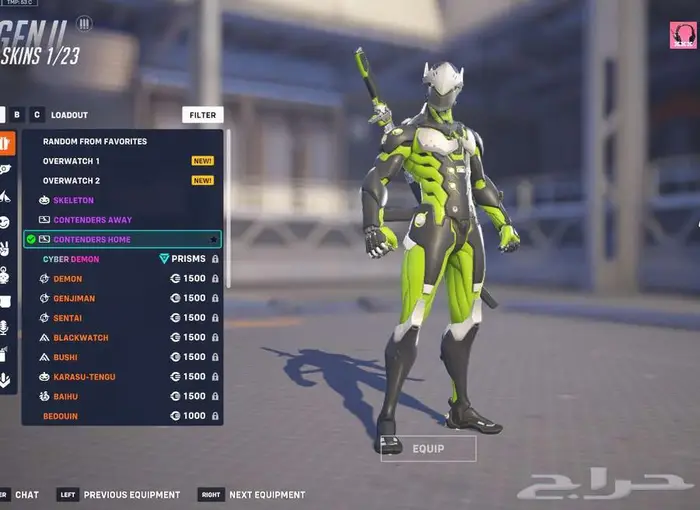Select Random From Favorites option

(95, 141)
